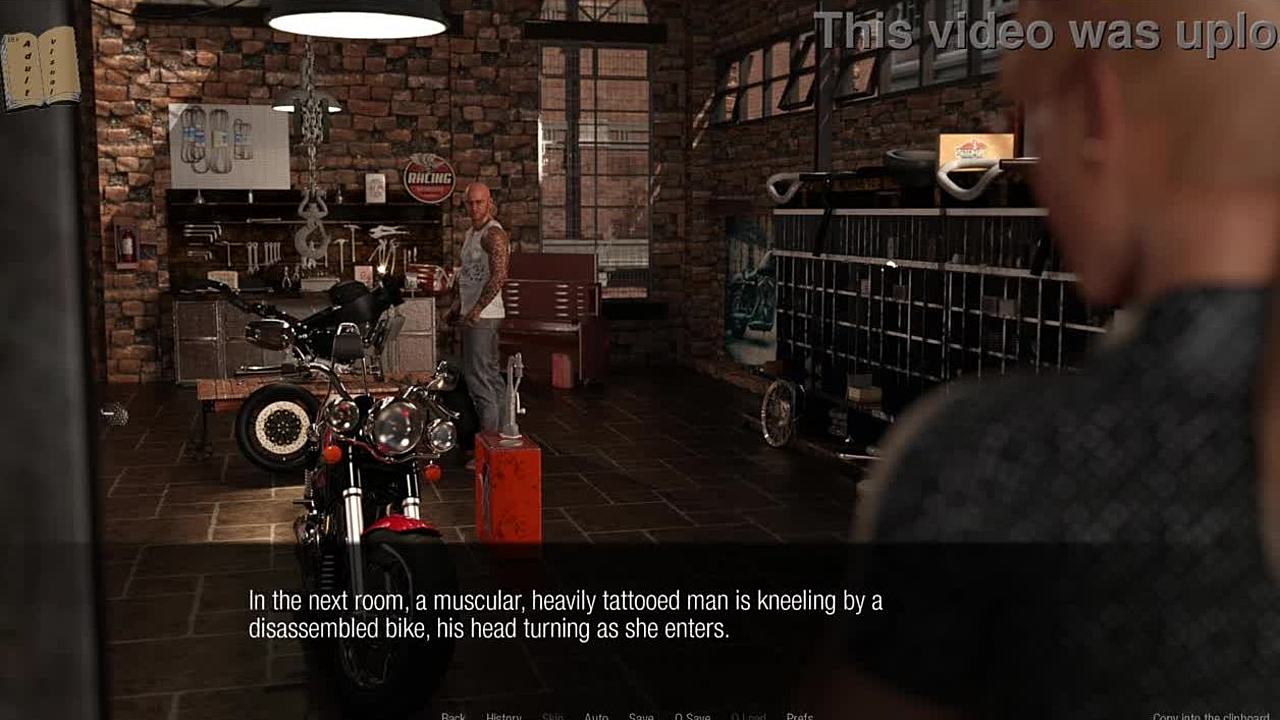Go back using the Back button
The image size is (1280, 720).
(453, 716)
